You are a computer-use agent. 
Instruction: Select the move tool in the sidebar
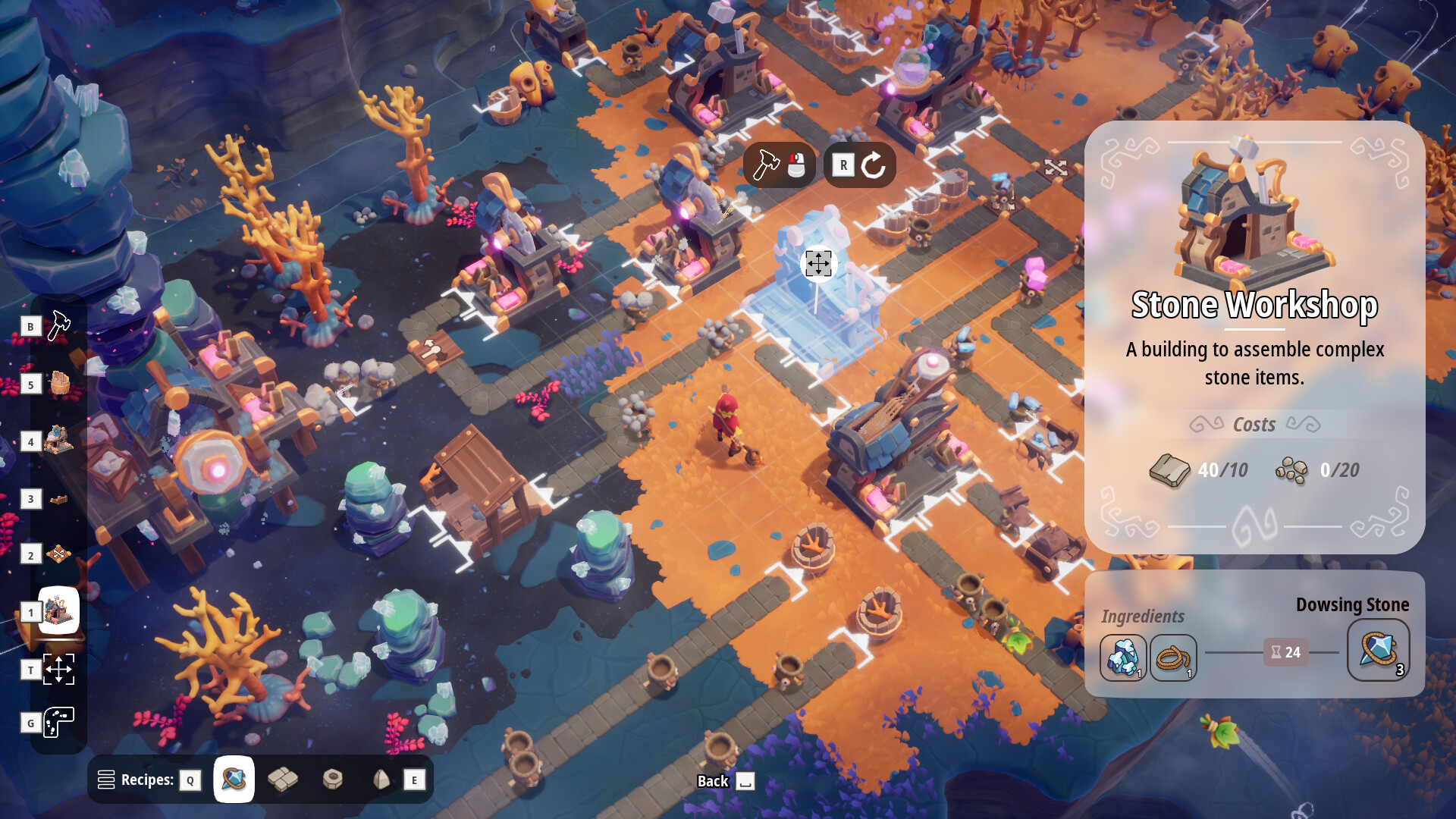tap(61, 670)
